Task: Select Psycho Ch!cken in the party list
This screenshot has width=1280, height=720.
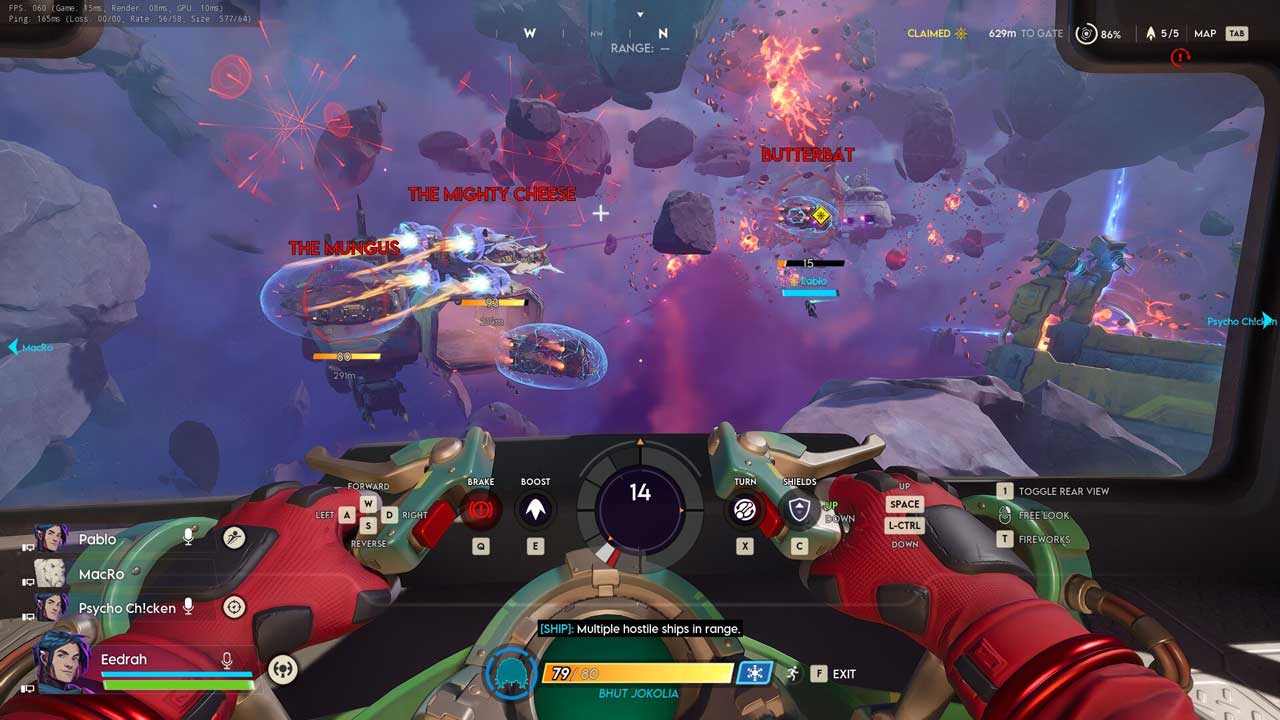Action: pos(126,608)
